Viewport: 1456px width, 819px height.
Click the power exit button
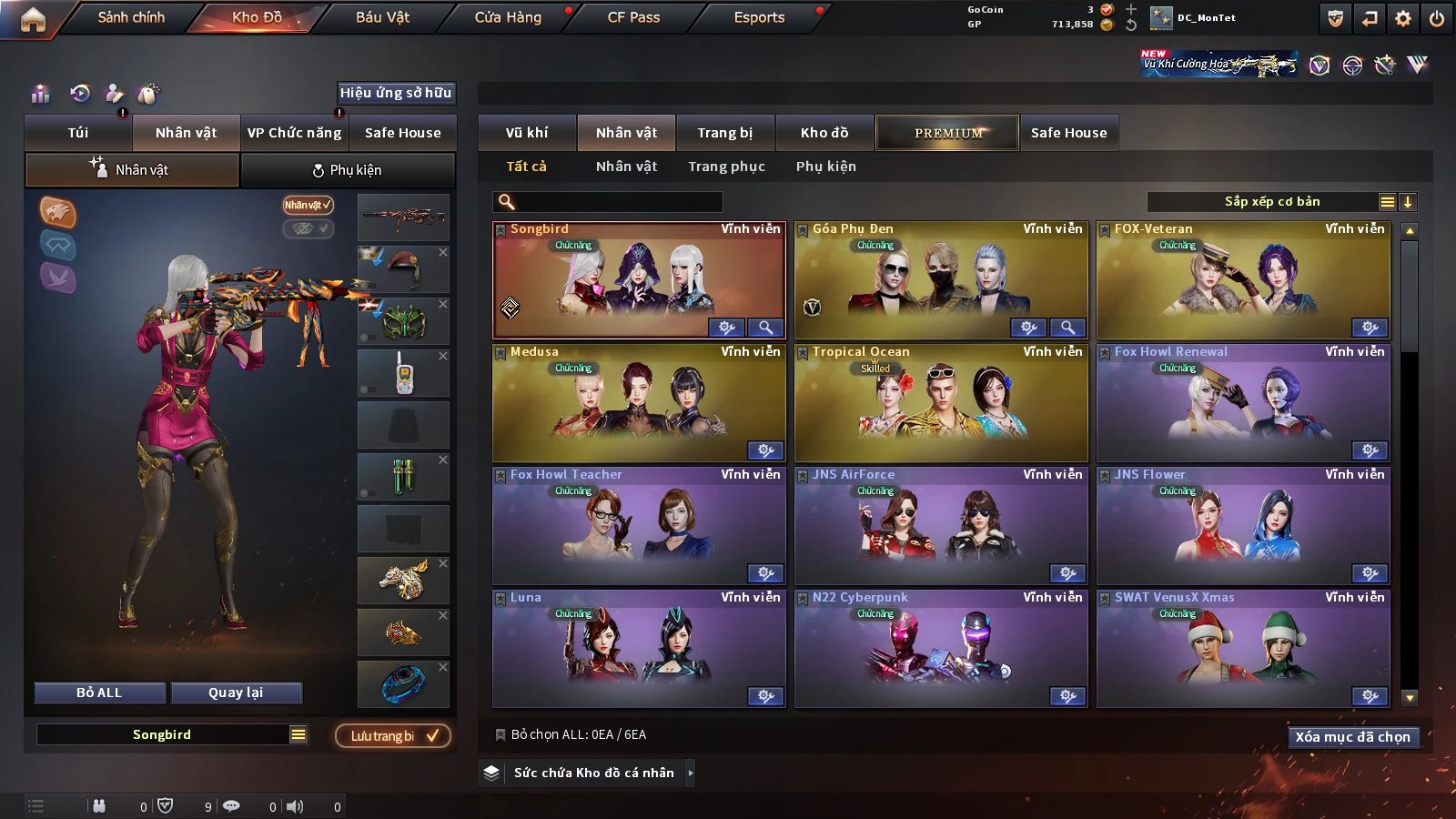[x=1437, y=18]
